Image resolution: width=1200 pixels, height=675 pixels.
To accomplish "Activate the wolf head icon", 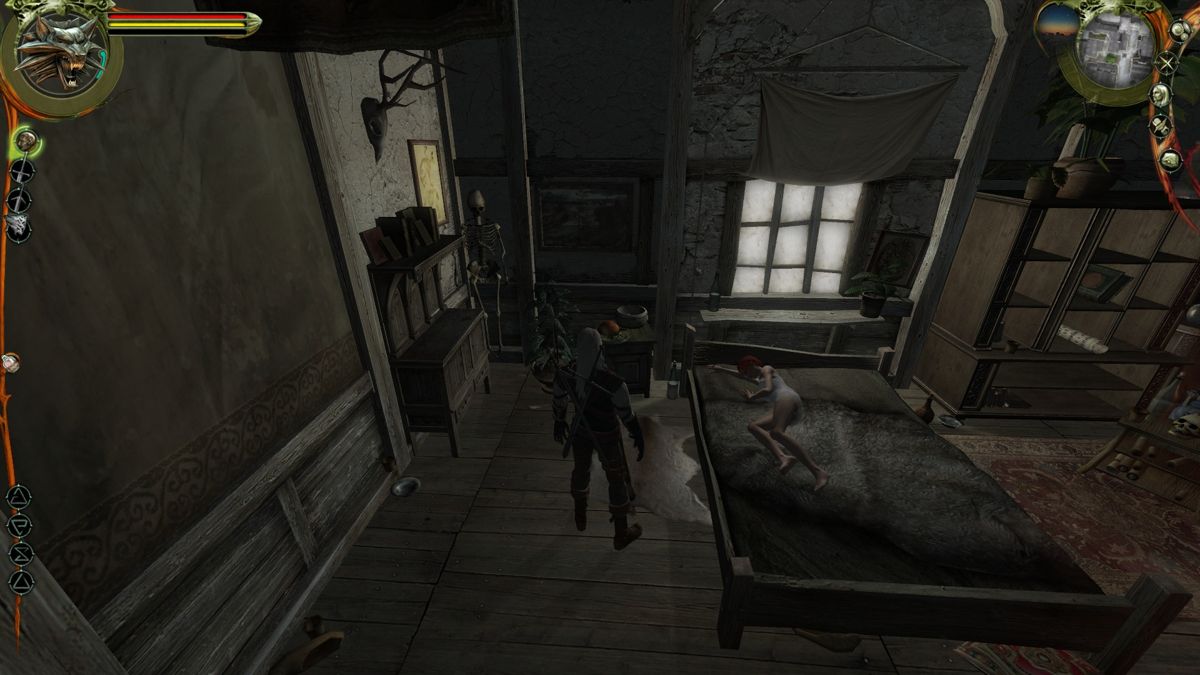I will pos(19,227).
